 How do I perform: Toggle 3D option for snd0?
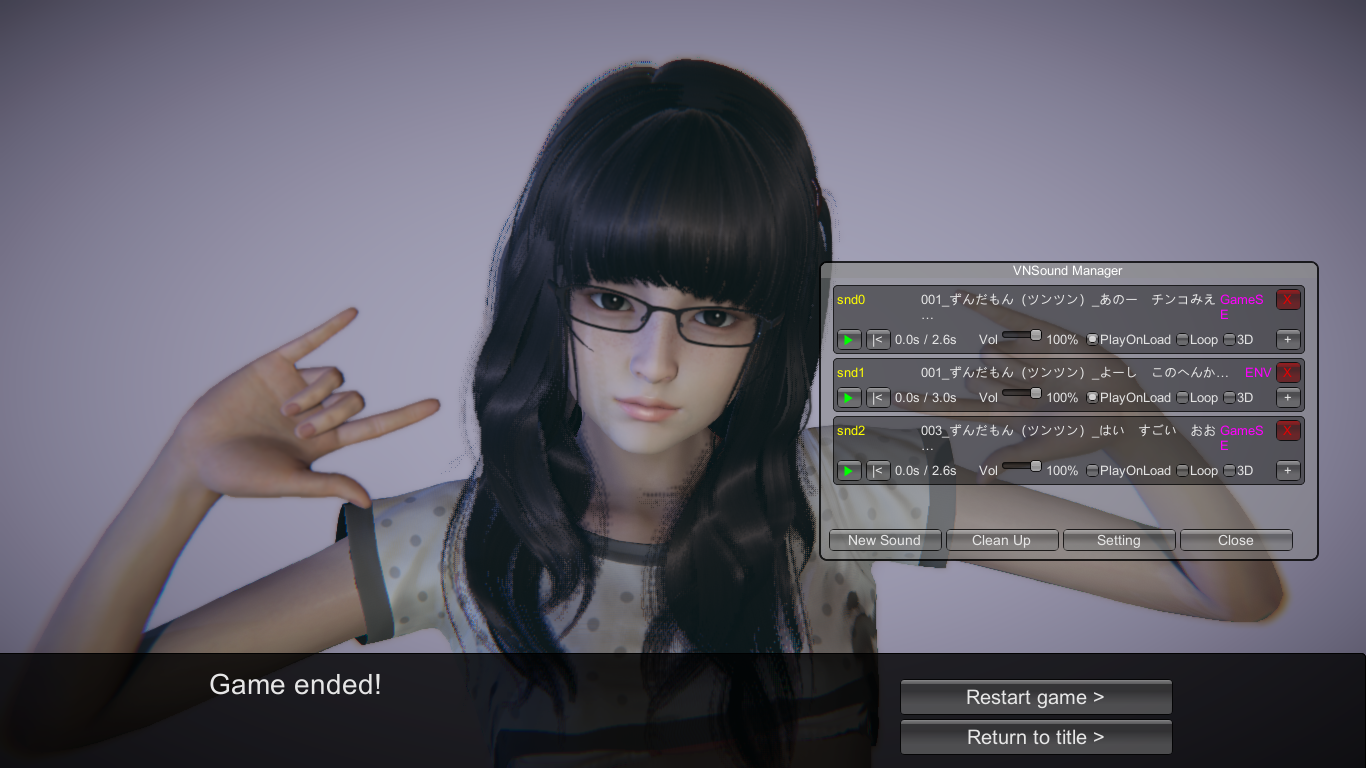(x=1229, y=340)
